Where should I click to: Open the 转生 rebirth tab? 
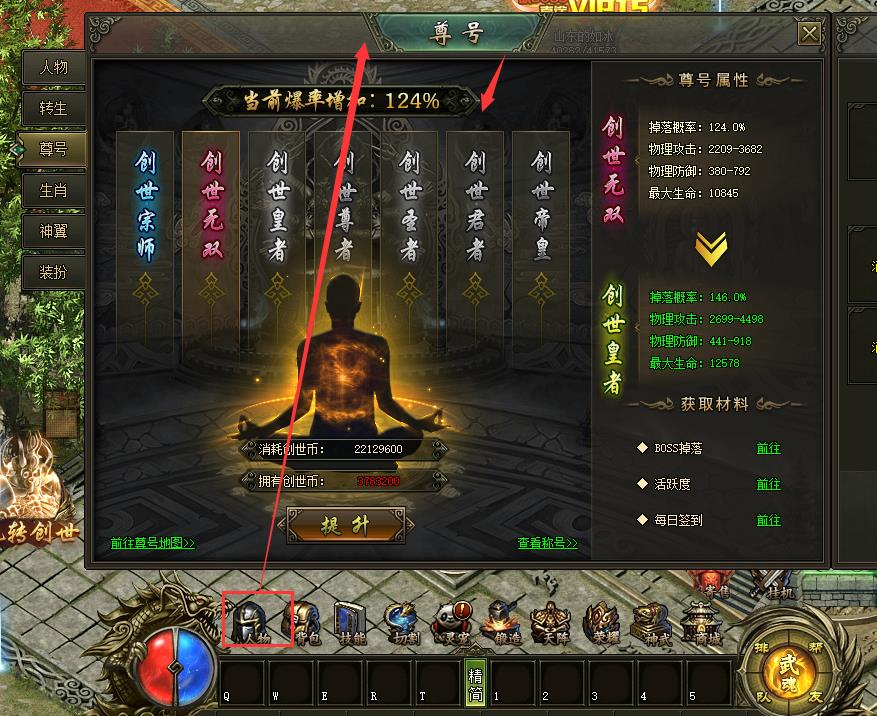[x=53, y=109]
